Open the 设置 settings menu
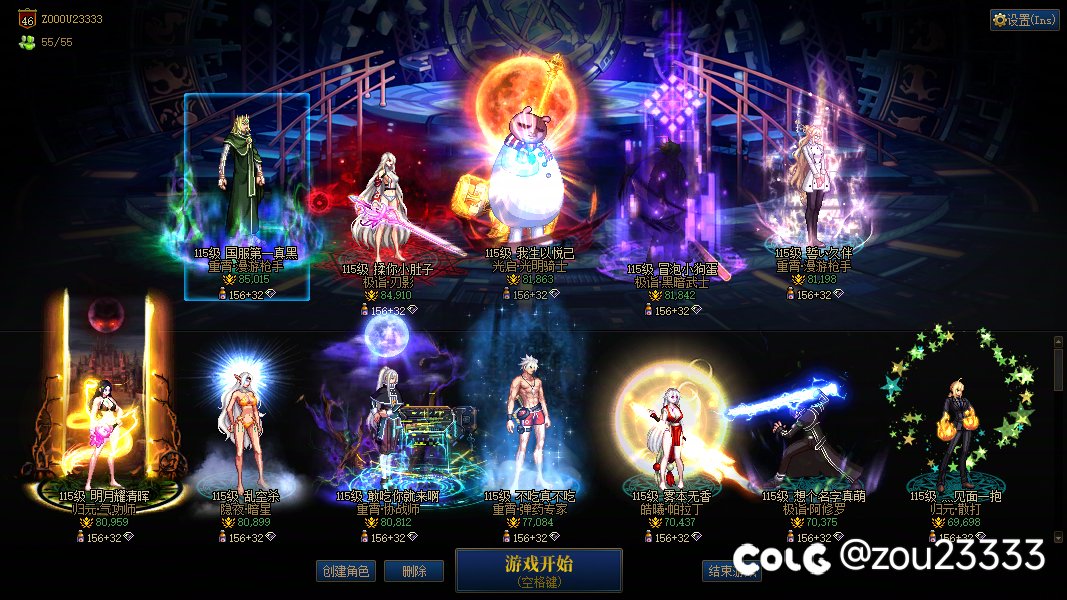The width and height of the screenshot is (1067, 600). [1024, 20]
